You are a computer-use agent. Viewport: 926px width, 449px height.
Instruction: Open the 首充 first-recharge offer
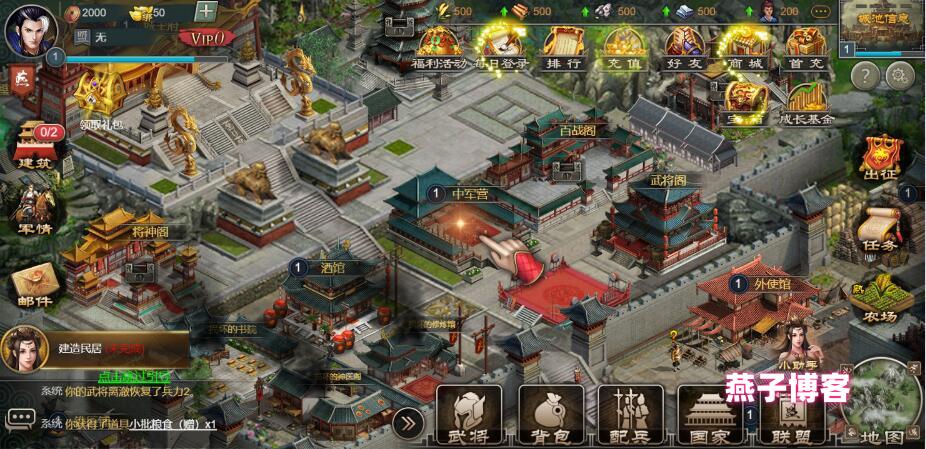tap(804, 46)
